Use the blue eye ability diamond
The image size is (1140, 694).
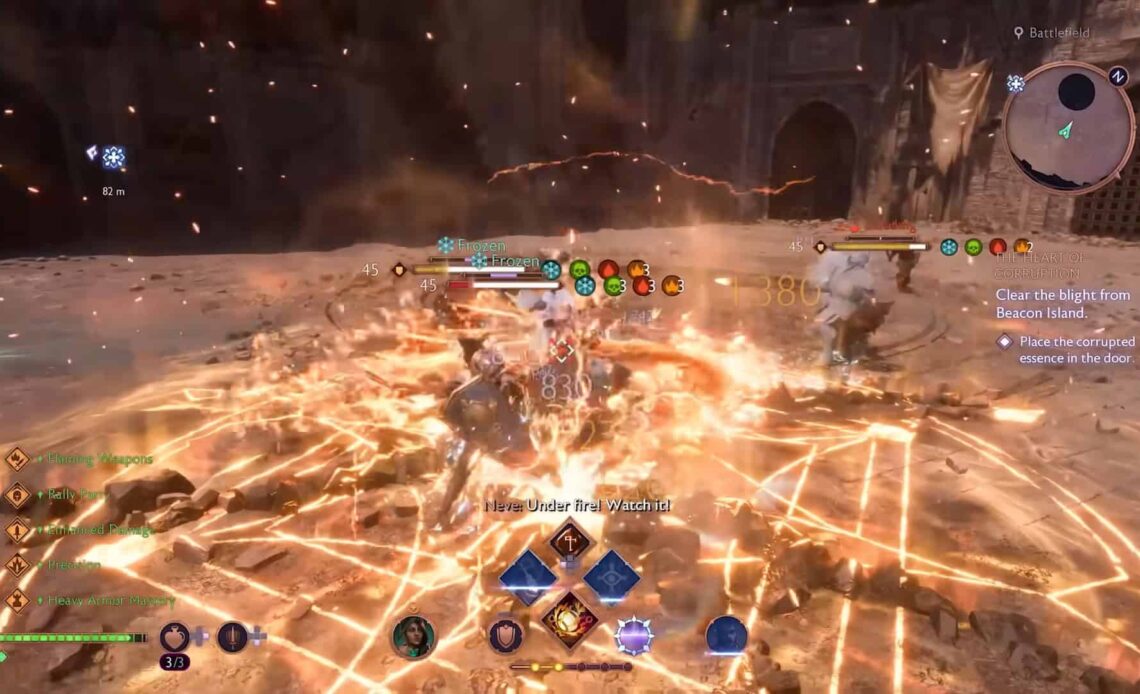coord(611,578)
